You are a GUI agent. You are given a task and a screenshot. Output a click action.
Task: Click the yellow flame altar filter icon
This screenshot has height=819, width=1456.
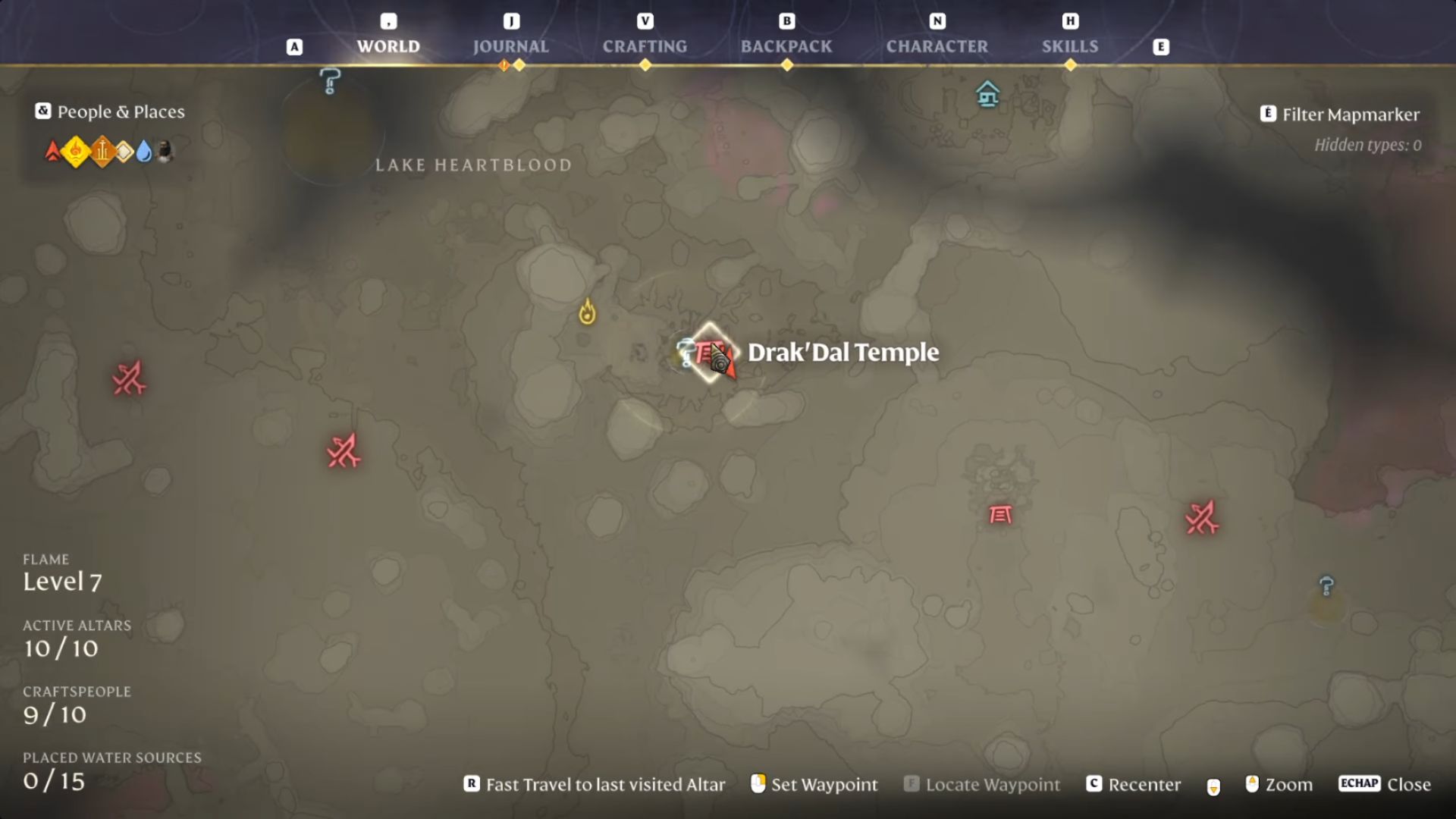[x=76, y=151]
